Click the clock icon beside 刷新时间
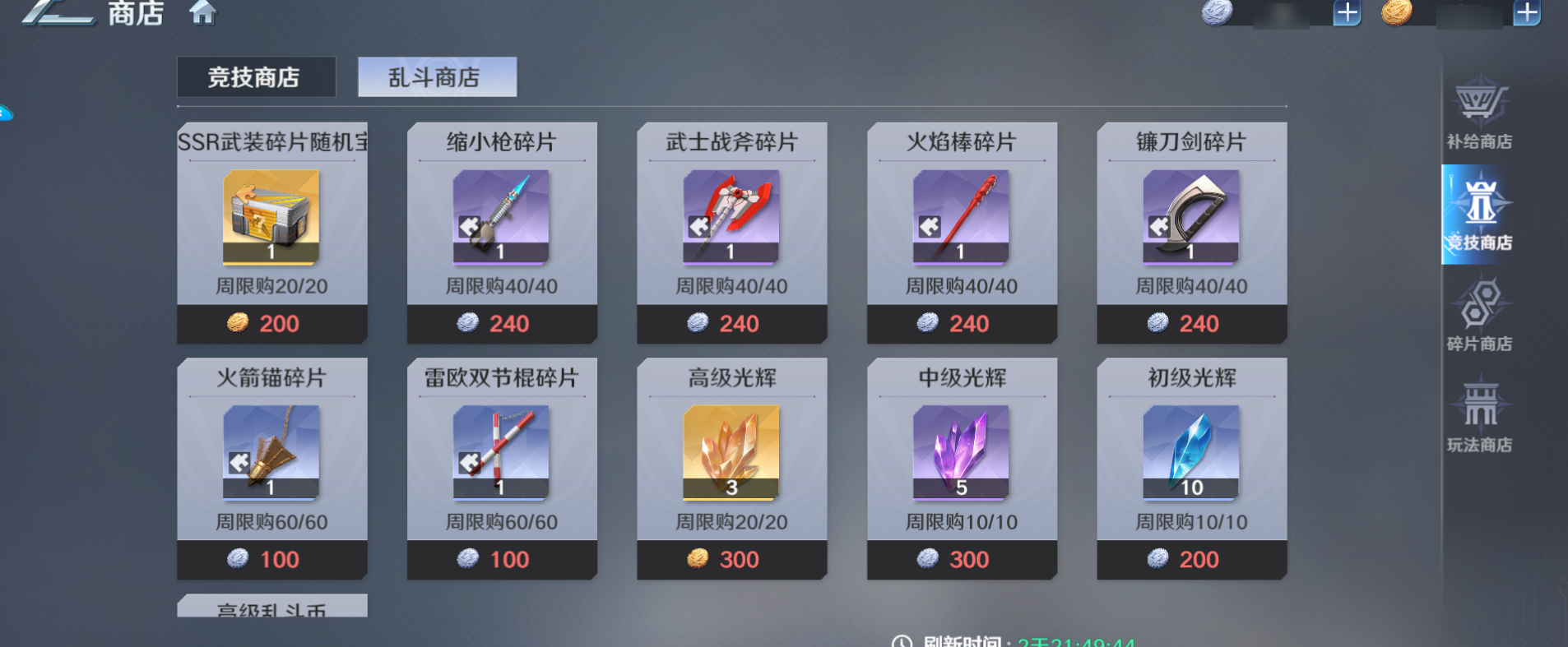 click(903, 642)
